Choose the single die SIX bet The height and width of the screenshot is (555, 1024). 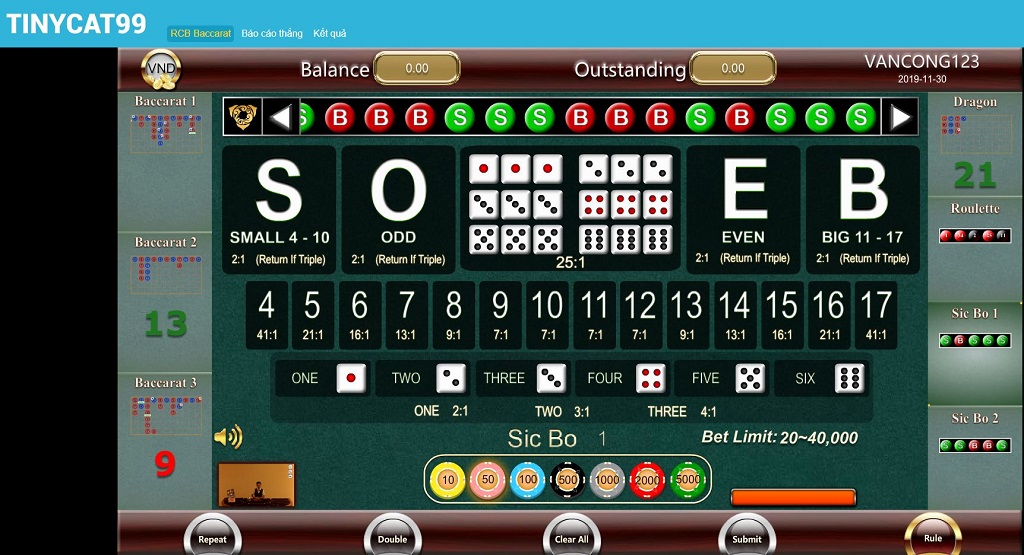[822, 379]
